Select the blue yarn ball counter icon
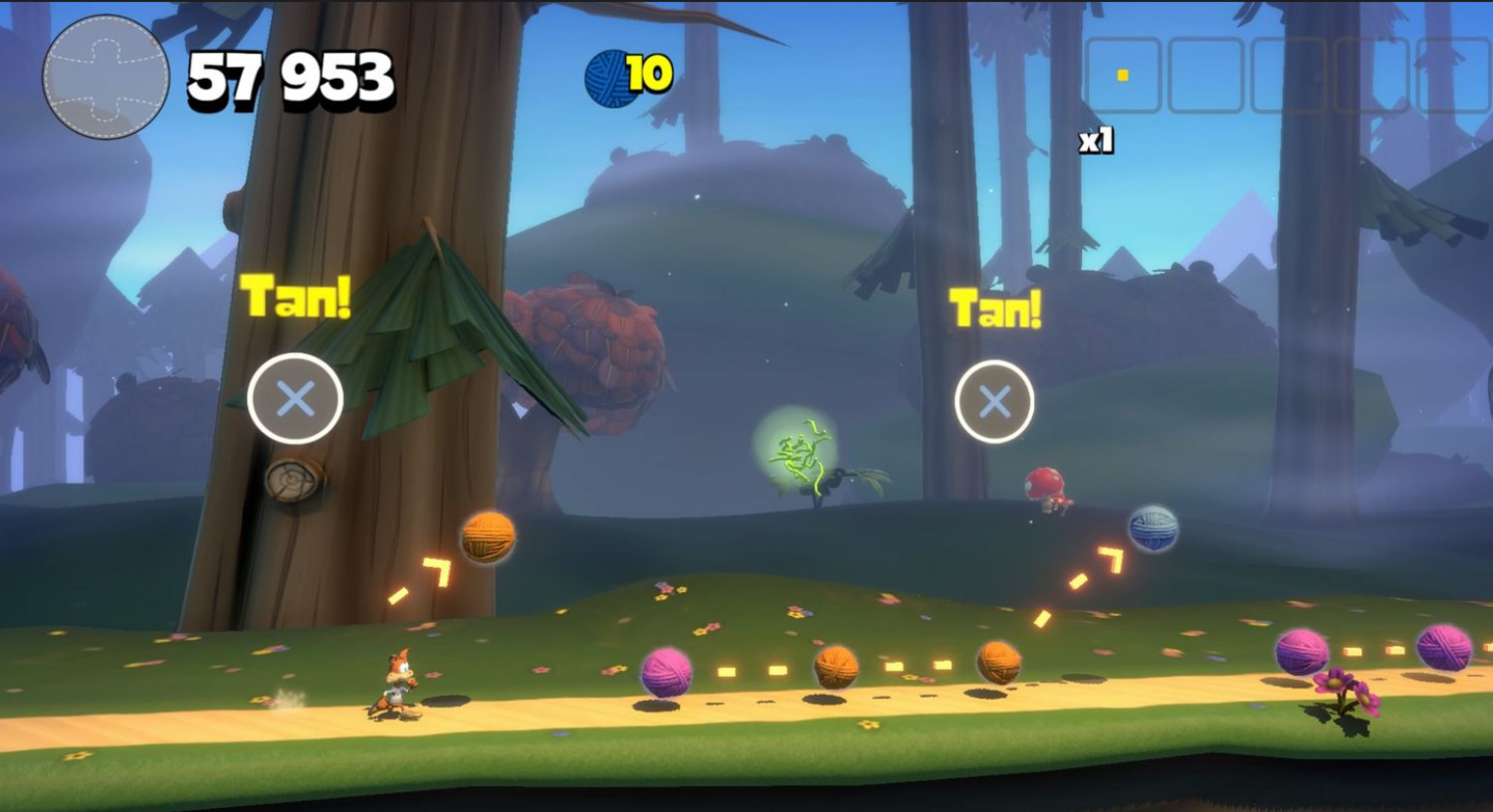Viewport: 1493px width, 812px height. 609,78
